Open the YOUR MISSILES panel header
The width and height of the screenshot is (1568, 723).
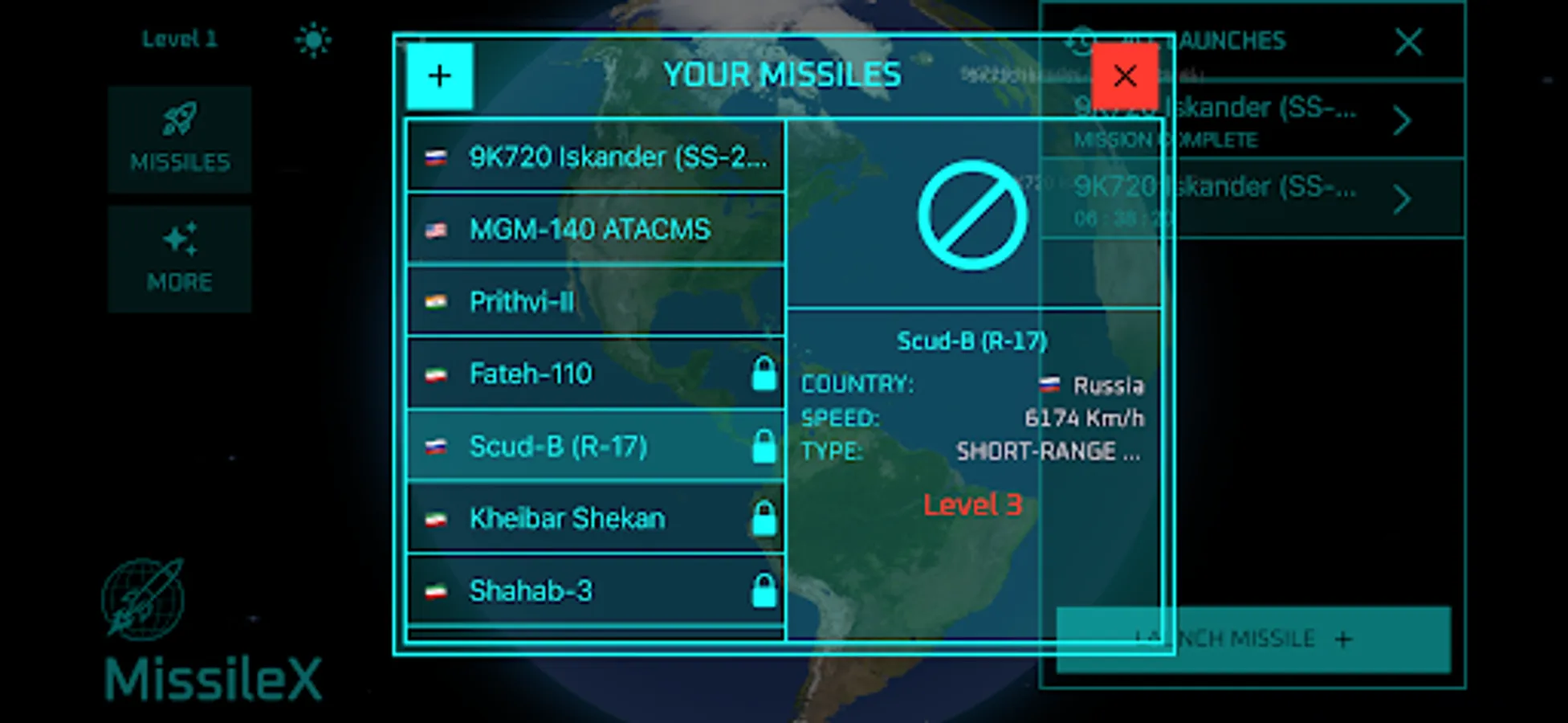(782, 74)
